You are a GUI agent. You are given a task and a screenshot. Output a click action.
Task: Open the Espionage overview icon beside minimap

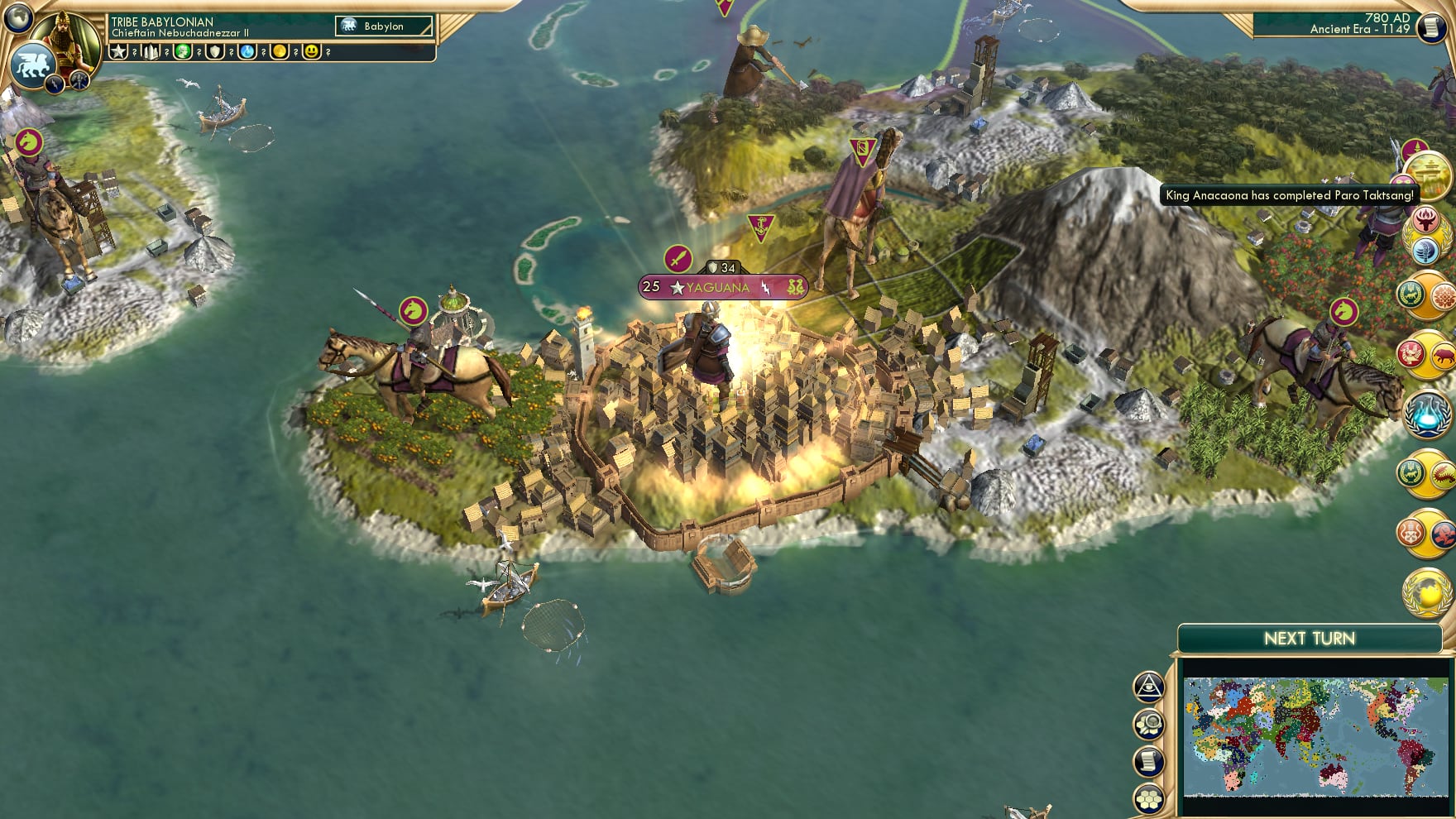[1149, 687]
